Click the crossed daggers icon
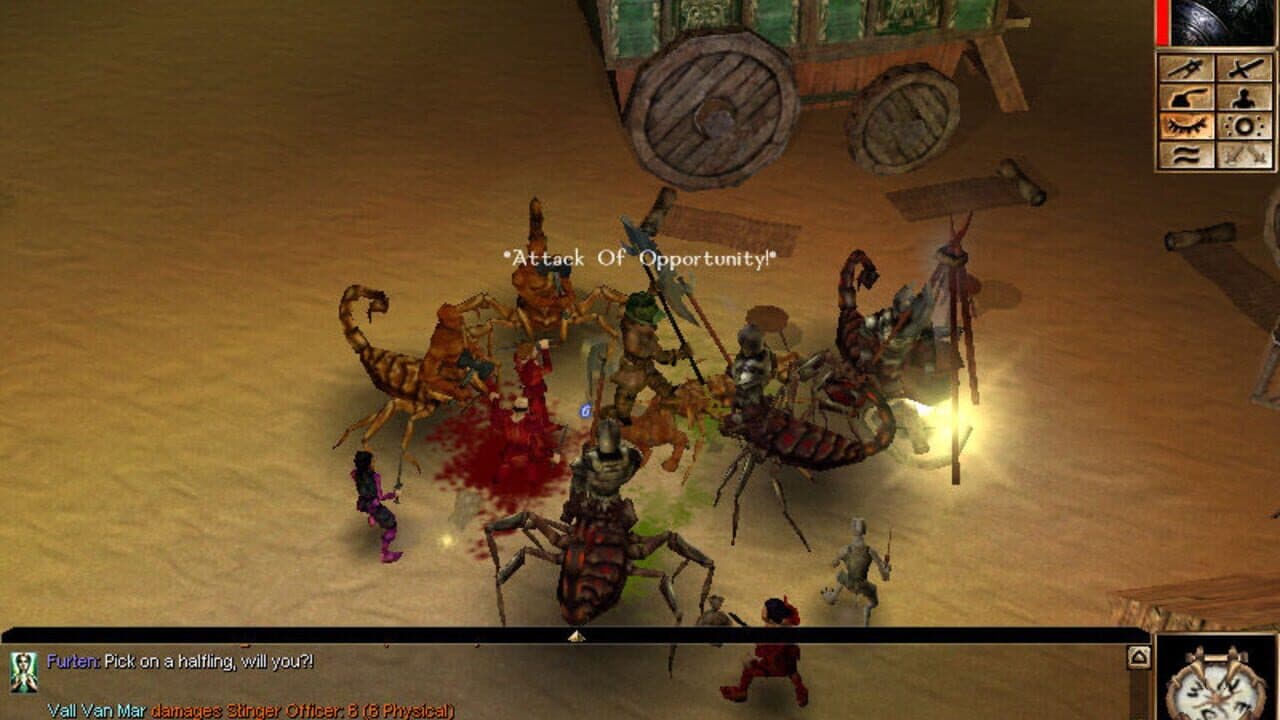Viewport: 1280px width, 720px height. (x=1245, y=154)
